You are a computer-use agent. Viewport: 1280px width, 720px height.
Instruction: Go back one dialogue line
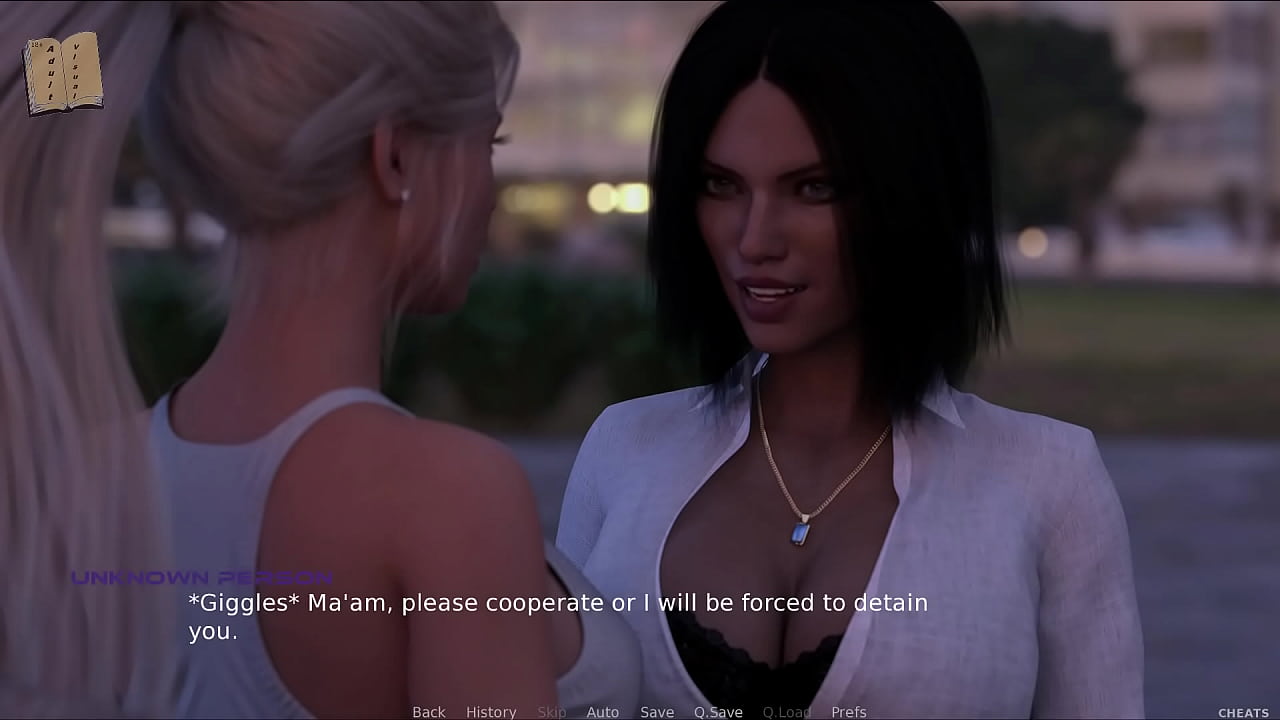point(428,712)
